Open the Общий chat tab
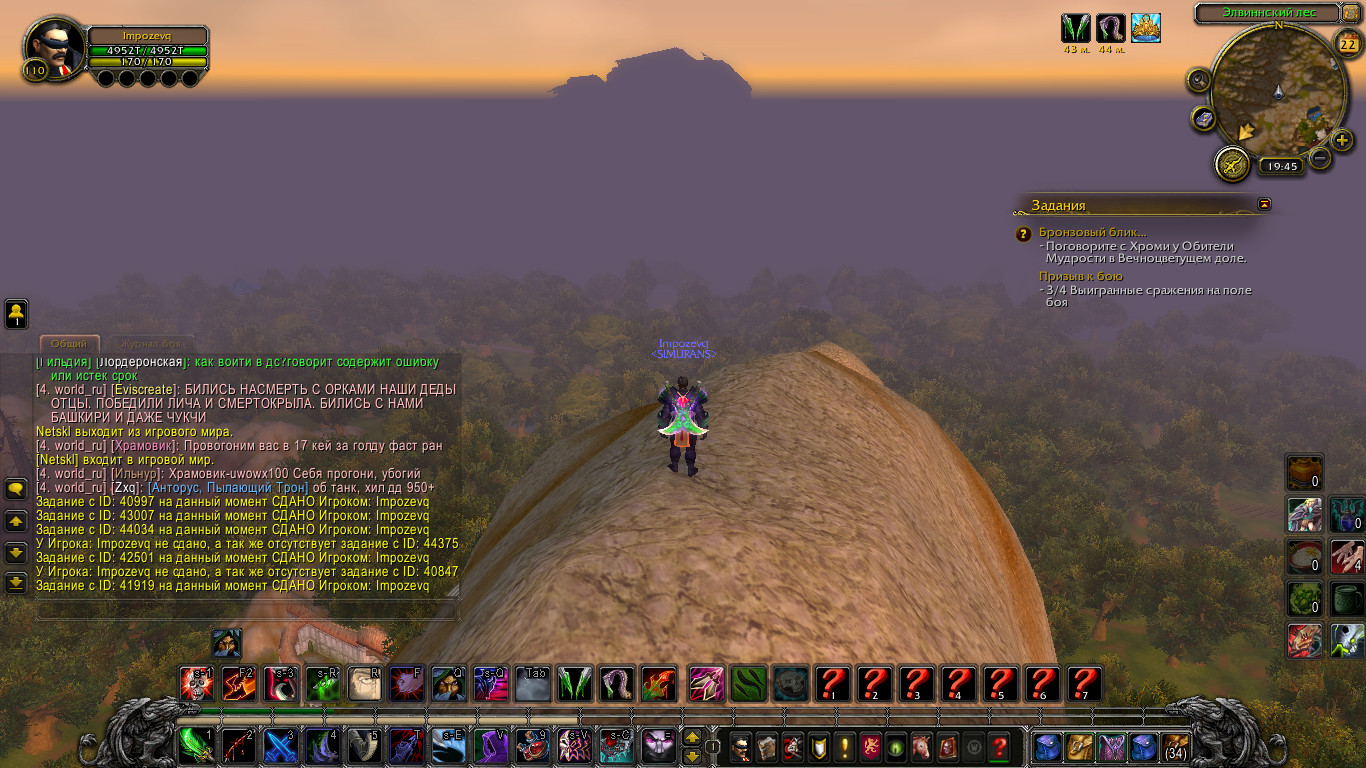This screenshot has height=768, width=1366. [69, 344]
